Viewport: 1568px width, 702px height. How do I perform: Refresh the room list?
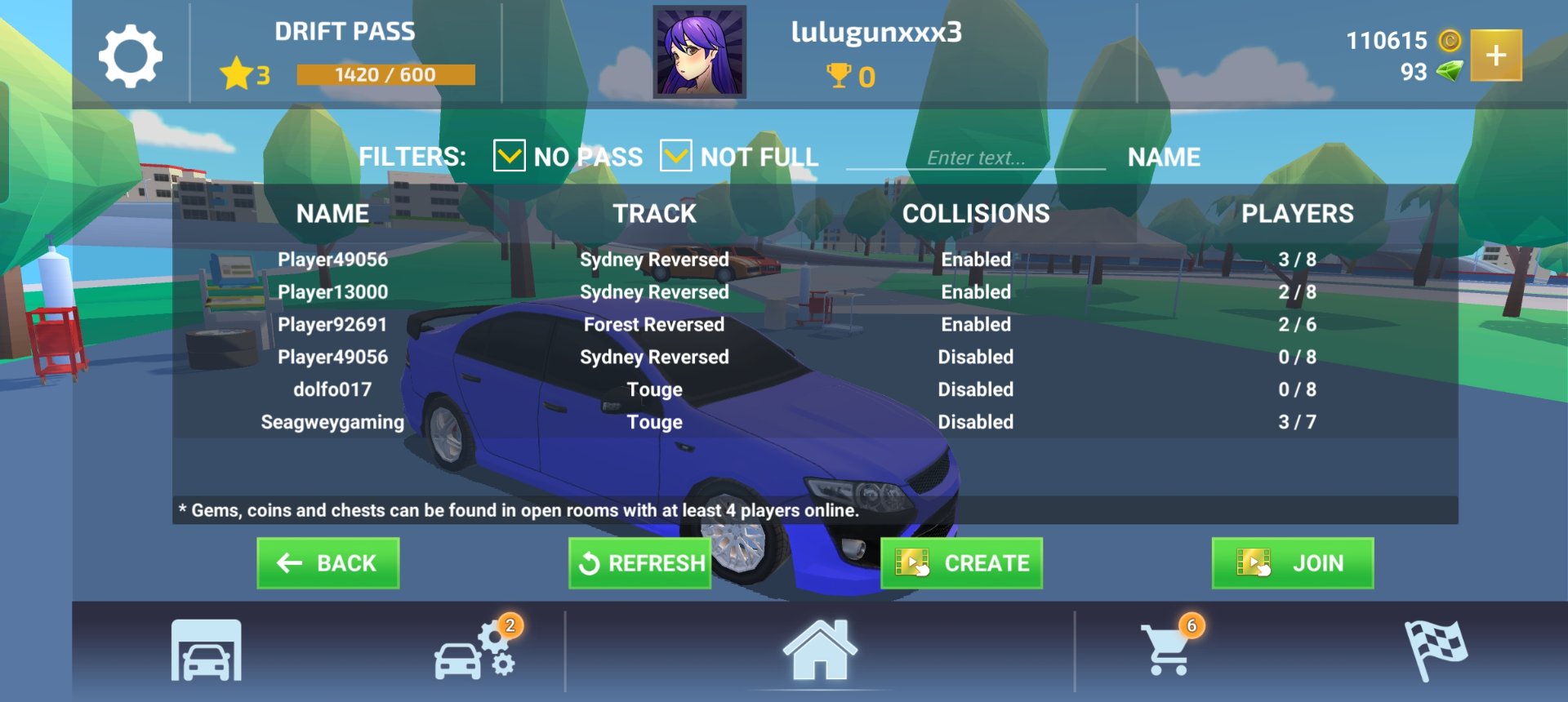[640, 563]
